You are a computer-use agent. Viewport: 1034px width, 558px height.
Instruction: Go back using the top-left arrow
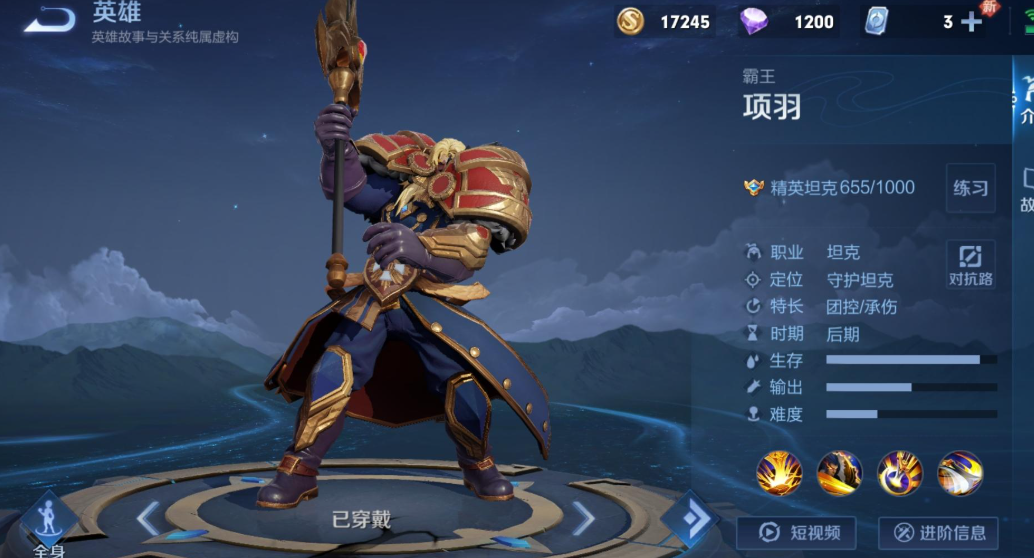(x=49, y=19)
